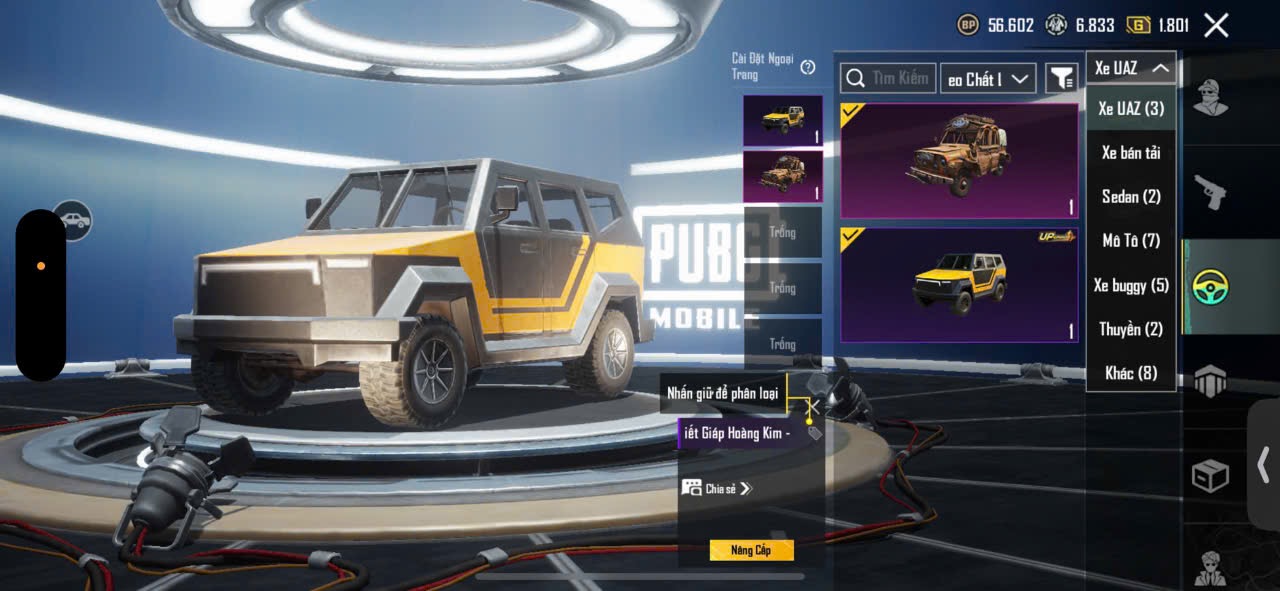The height and width of the screenshot is (591, 1280).
Task: Click the Nâng Cấp upgrade button
Action: pos(751,550)
